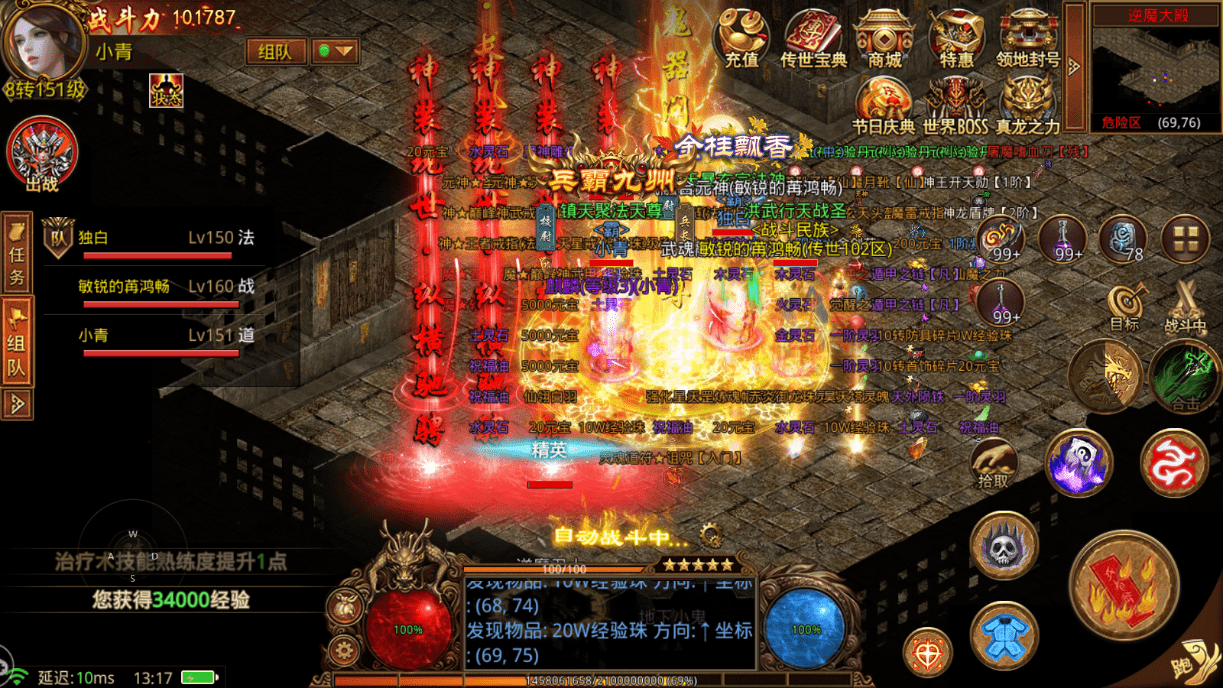Select team member 敏锐的苒鸿畅 in the party list
Viewport: 1223px width, 688px height.
click(x=150, y=288)
